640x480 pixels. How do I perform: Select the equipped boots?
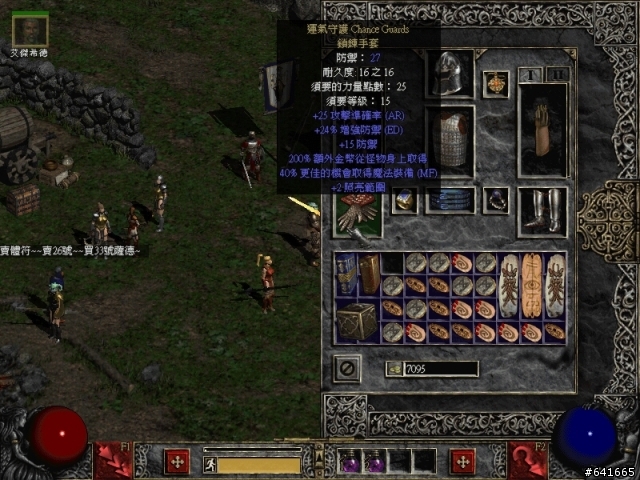pyautogui.click(x=542, y=210)
